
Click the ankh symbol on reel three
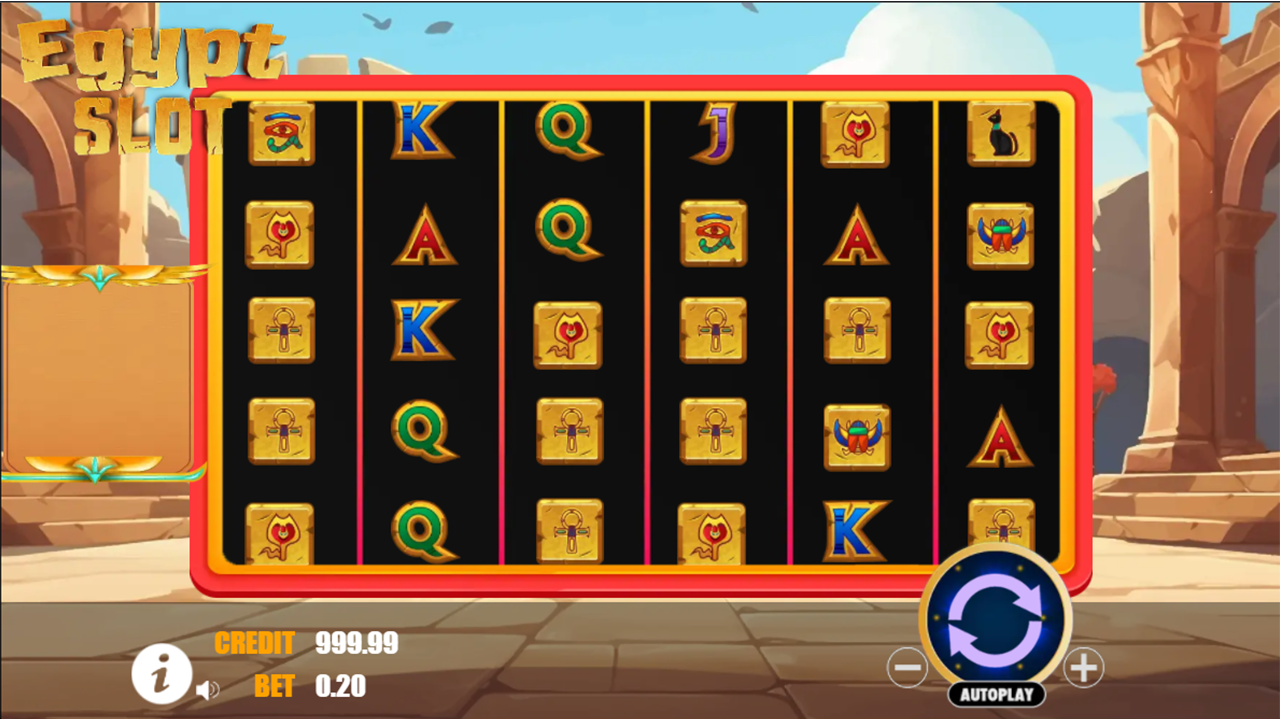[567, 431]
